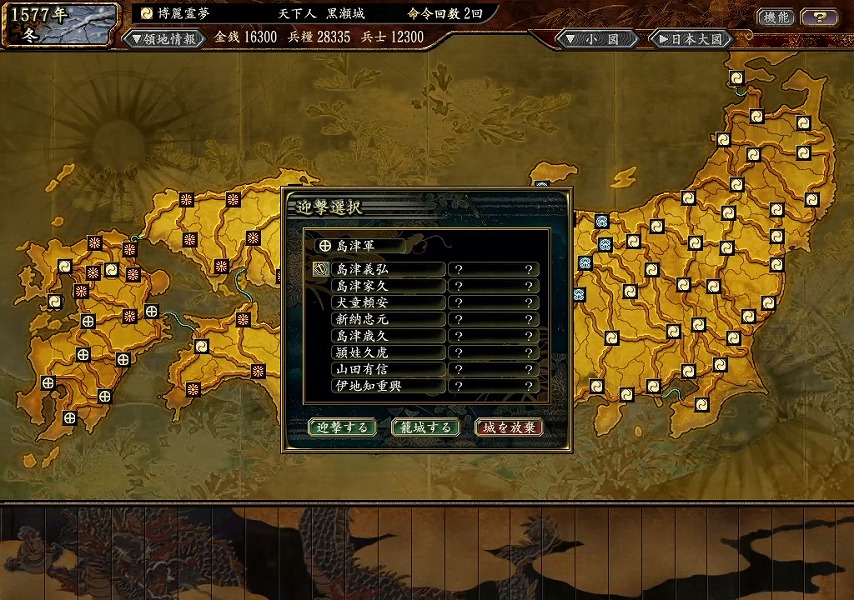Show the 日本大図 full Japan map
Image resolution: width=854 pixels, height=600 pixels.
click(x=690, y=39)
